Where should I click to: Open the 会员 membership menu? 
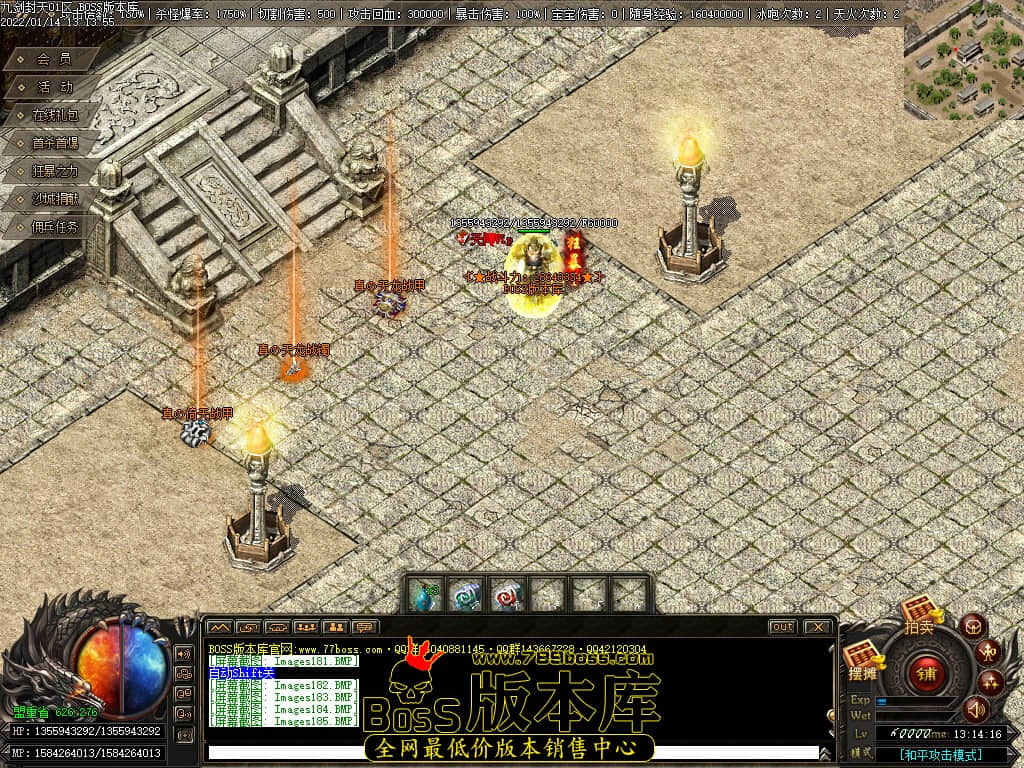[x=54, y=59]
